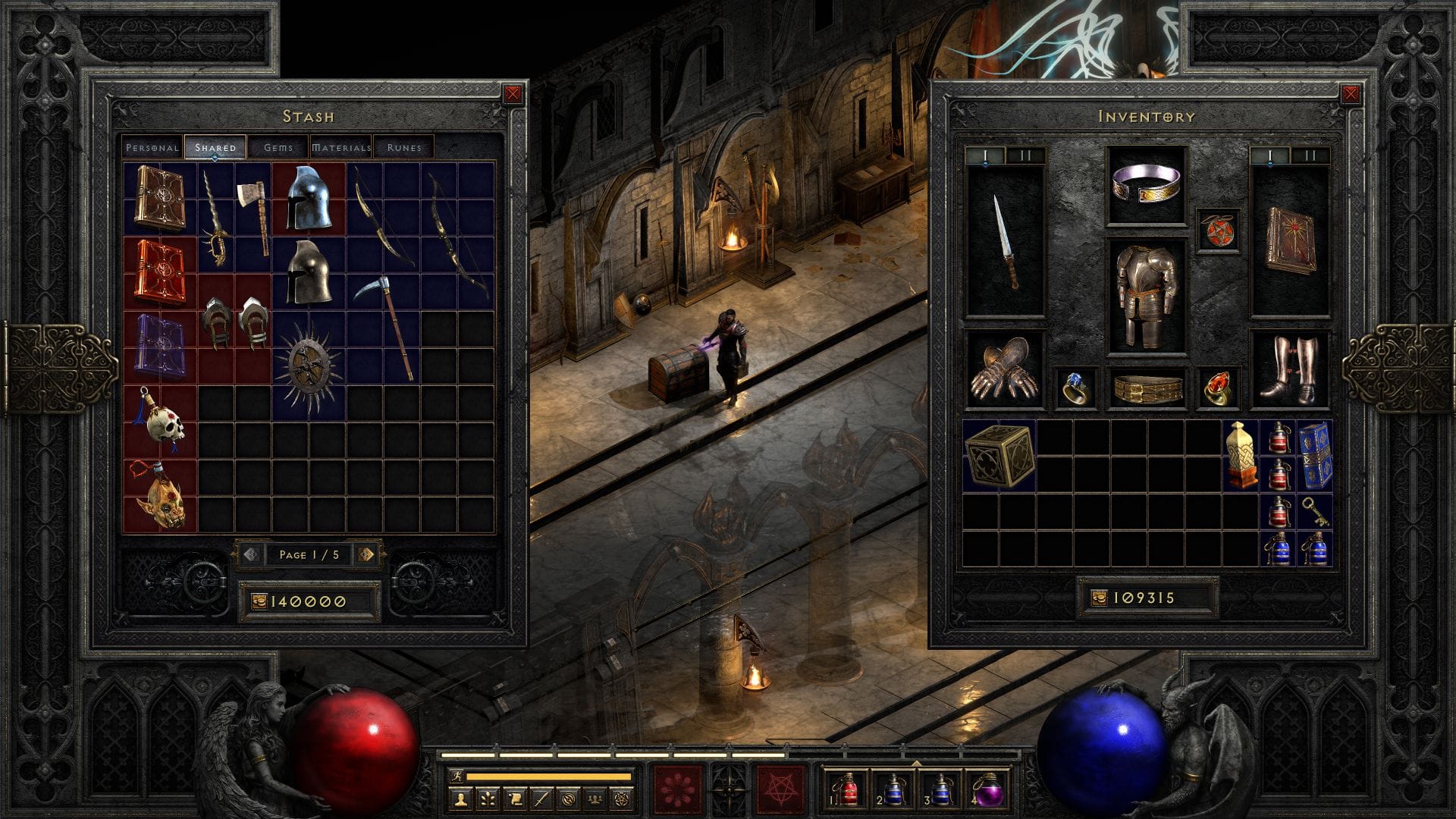The height and width of the screenshot is (819, 1456).
Task: Open the Gems stash tab
Action: click(x=278, y=148)
